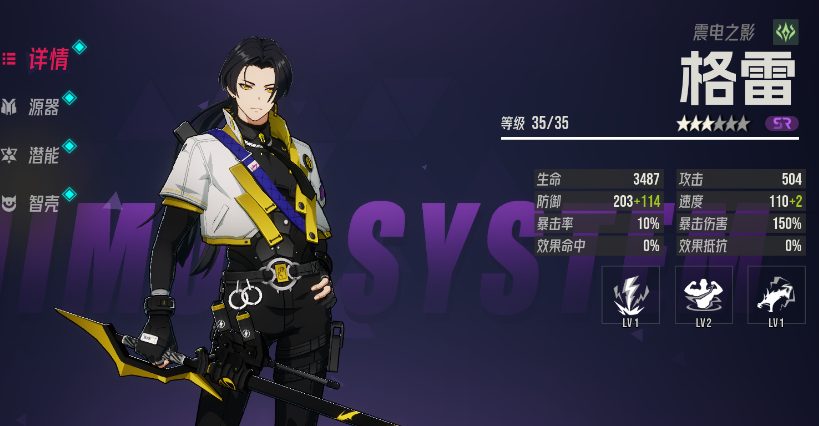
Task: View the lightning fist skill icon
Action: pyautogui.click(x=630, y=294)
